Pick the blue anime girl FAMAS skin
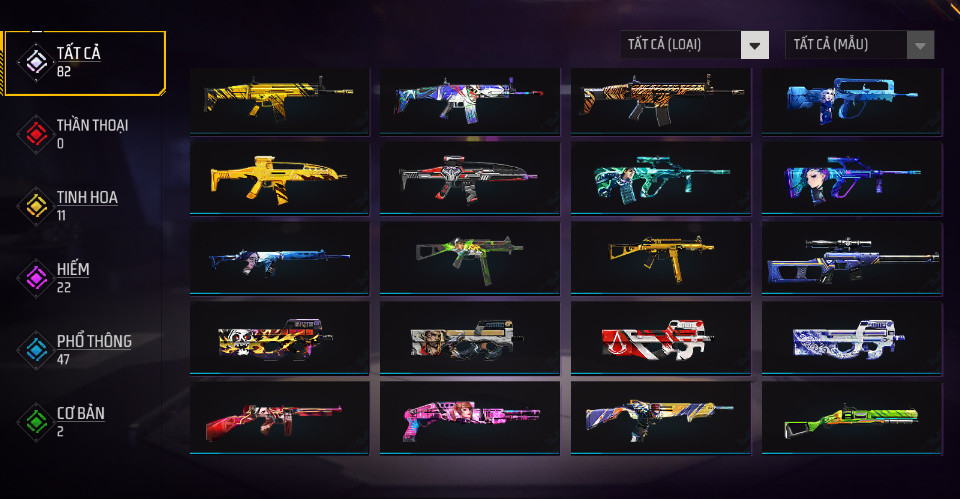The height and width of the screenshot is (499, 960). click(x=851, y=98)
